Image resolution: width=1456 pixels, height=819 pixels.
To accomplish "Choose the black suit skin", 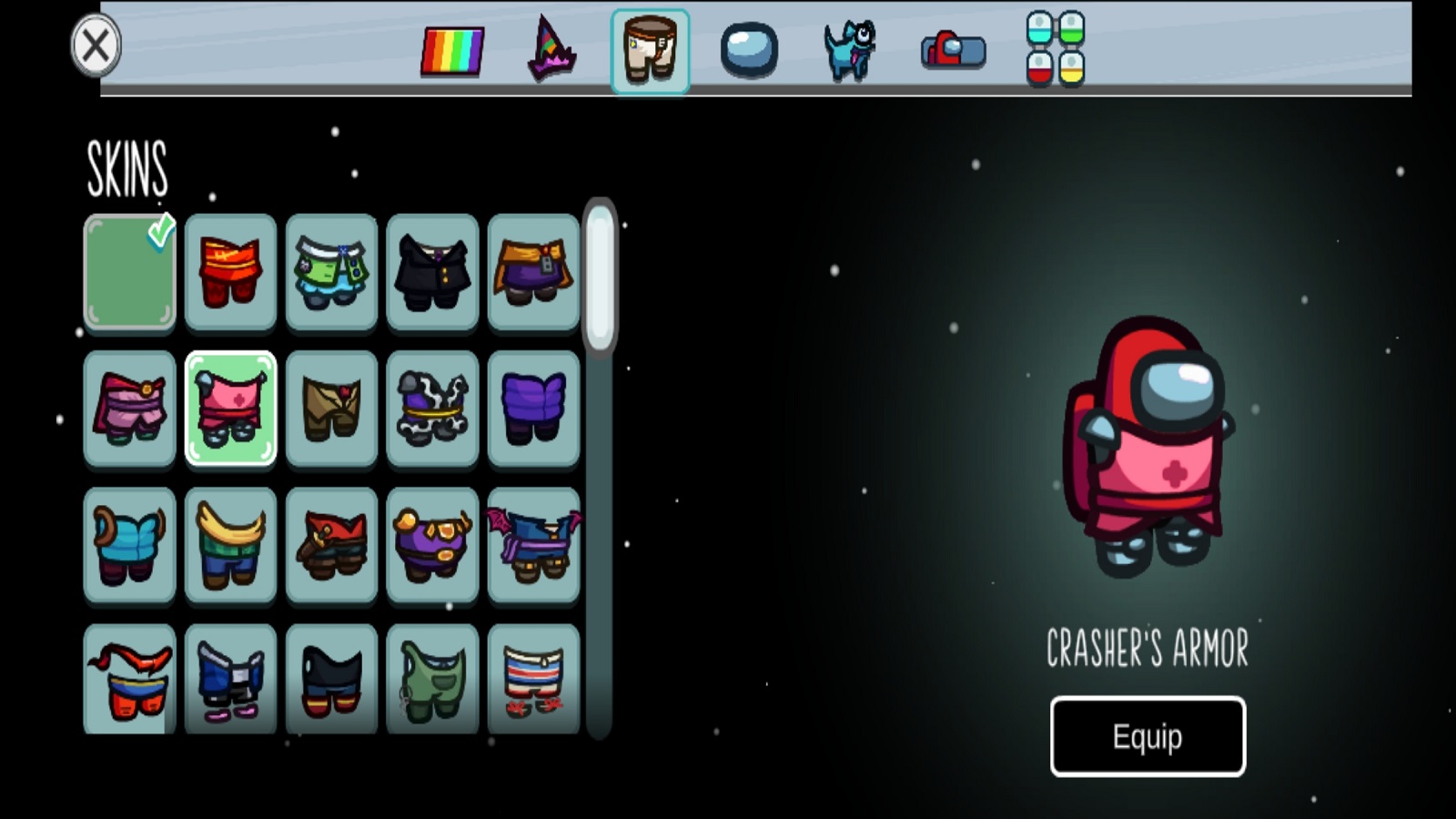I will (432, 271).
